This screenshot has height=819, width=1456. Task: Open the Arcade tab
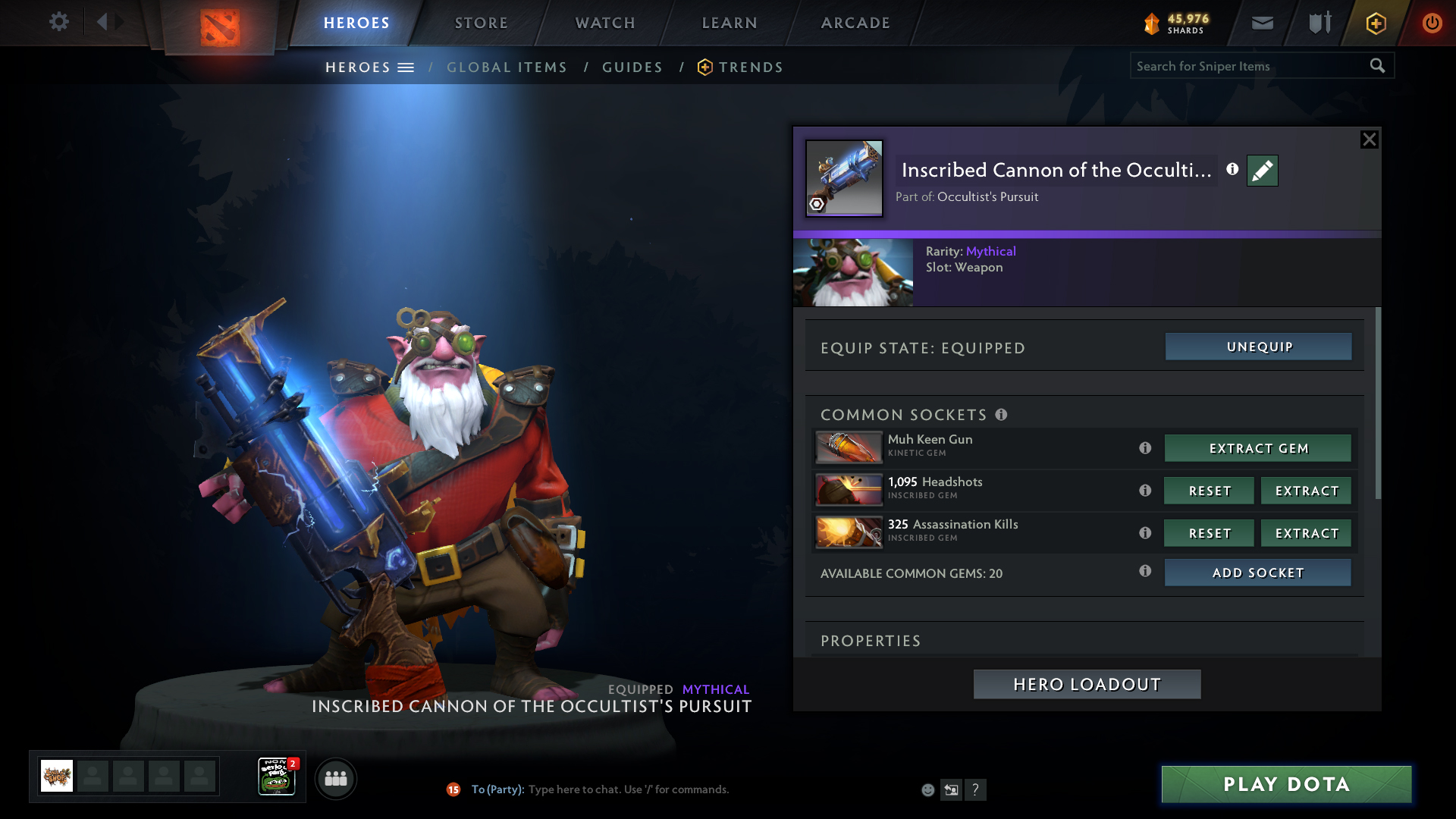855,23
